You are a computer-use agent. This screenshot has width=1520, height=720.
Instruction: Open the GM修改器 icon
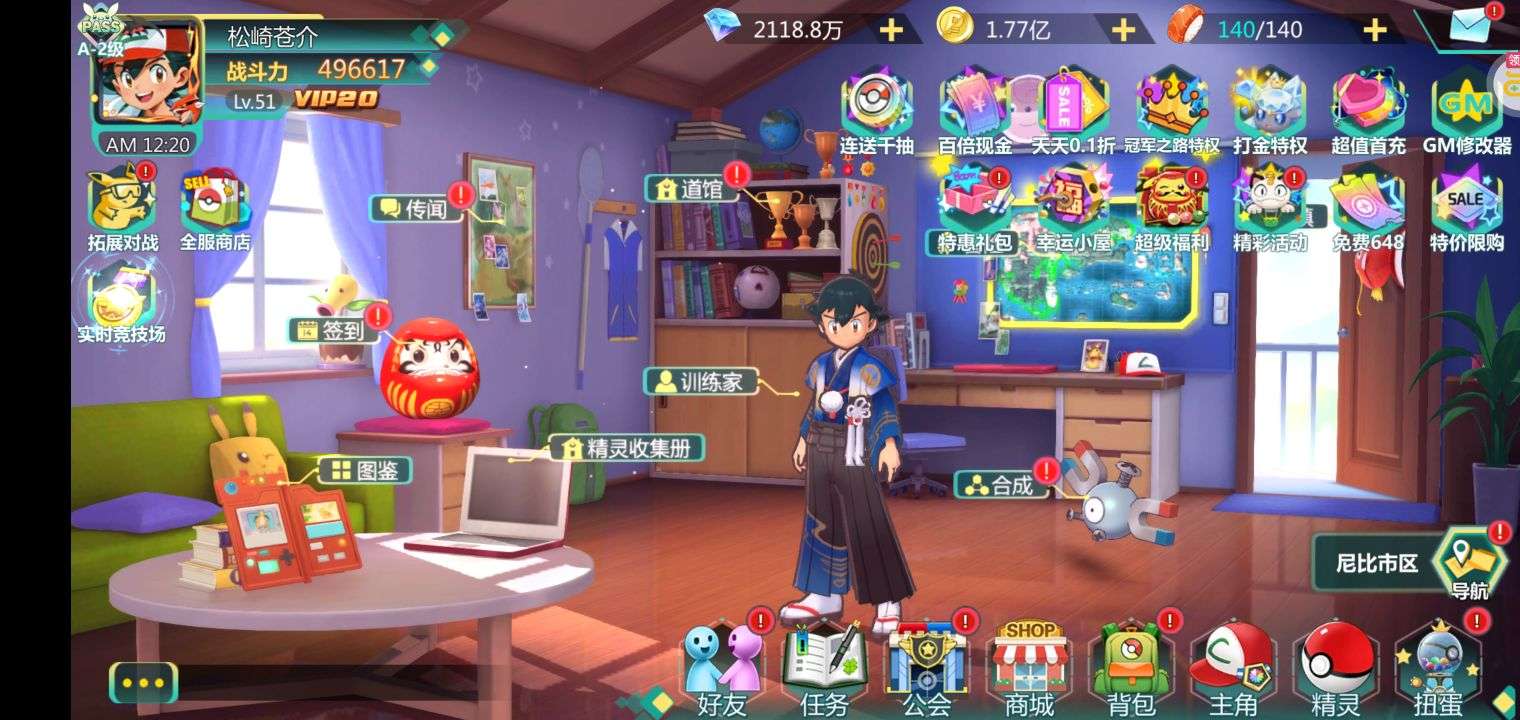point(1467,112)
